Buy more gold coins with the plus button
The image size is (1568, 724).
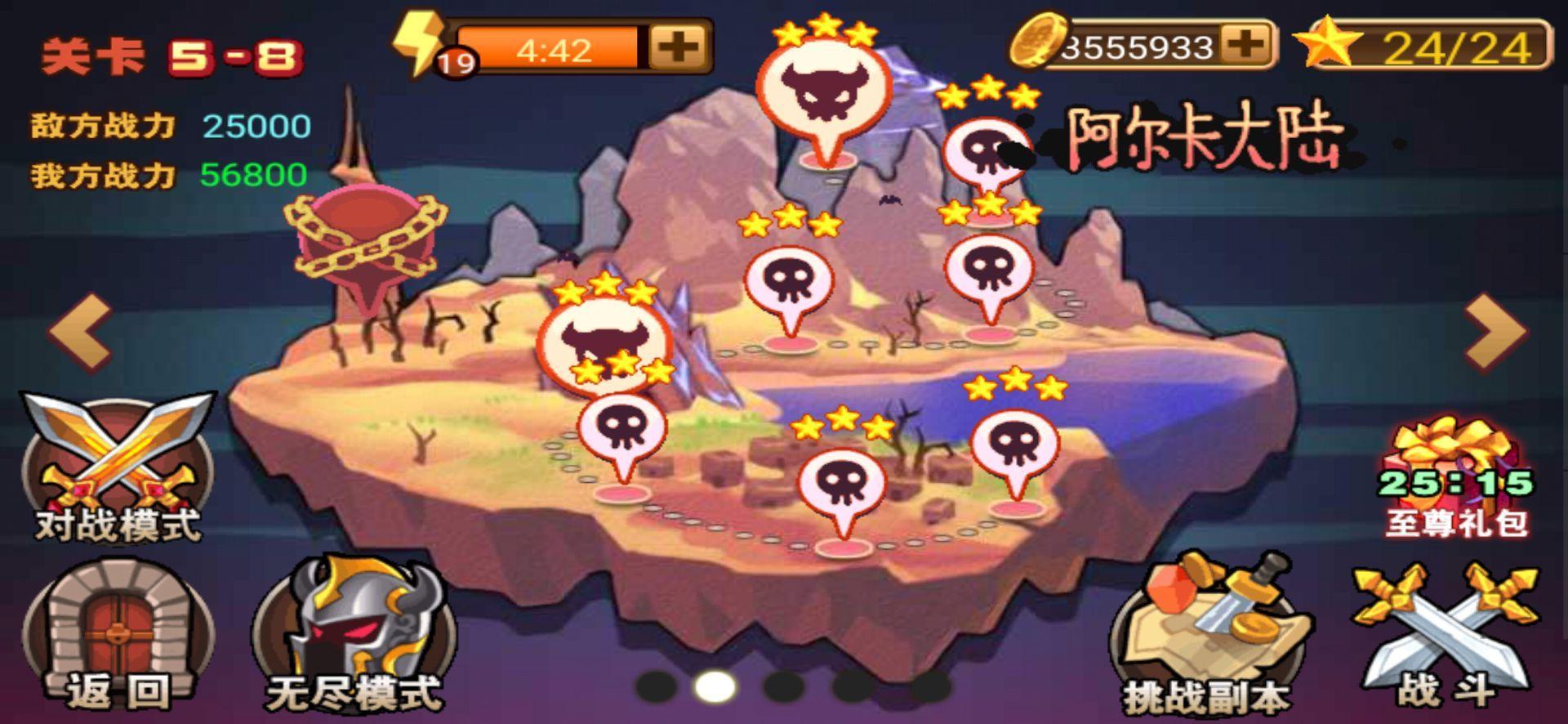coord(1246,44)
